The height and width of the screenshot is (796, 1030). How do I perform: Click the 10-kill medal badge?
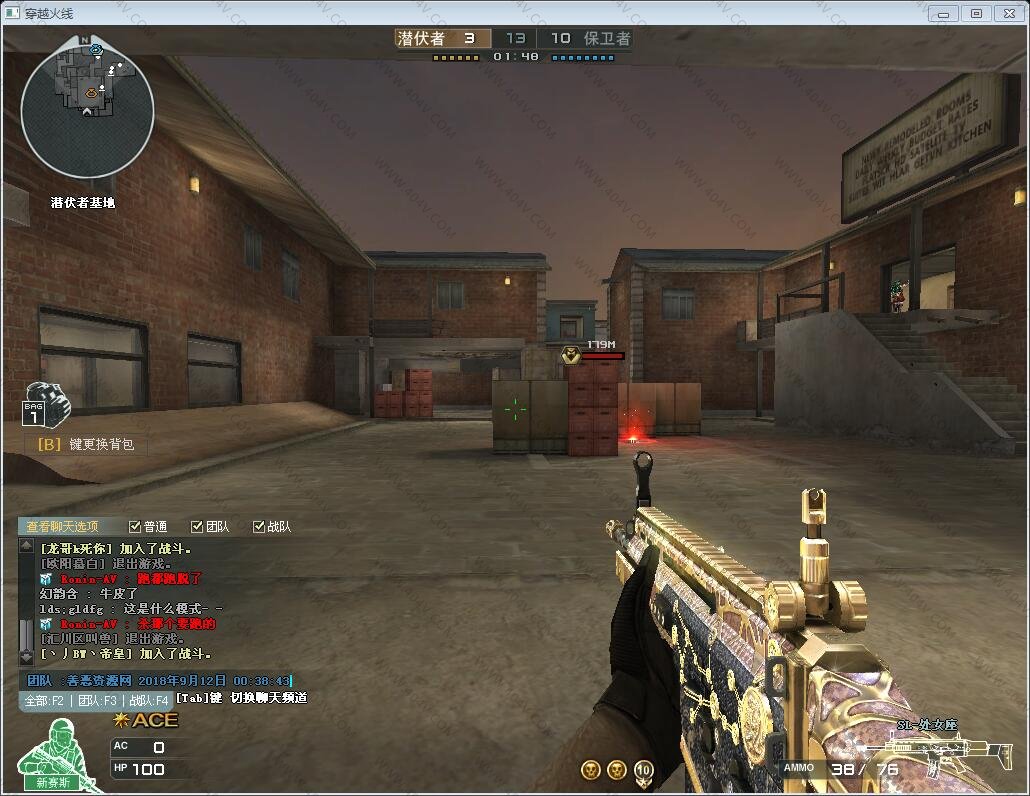[644, 769]
